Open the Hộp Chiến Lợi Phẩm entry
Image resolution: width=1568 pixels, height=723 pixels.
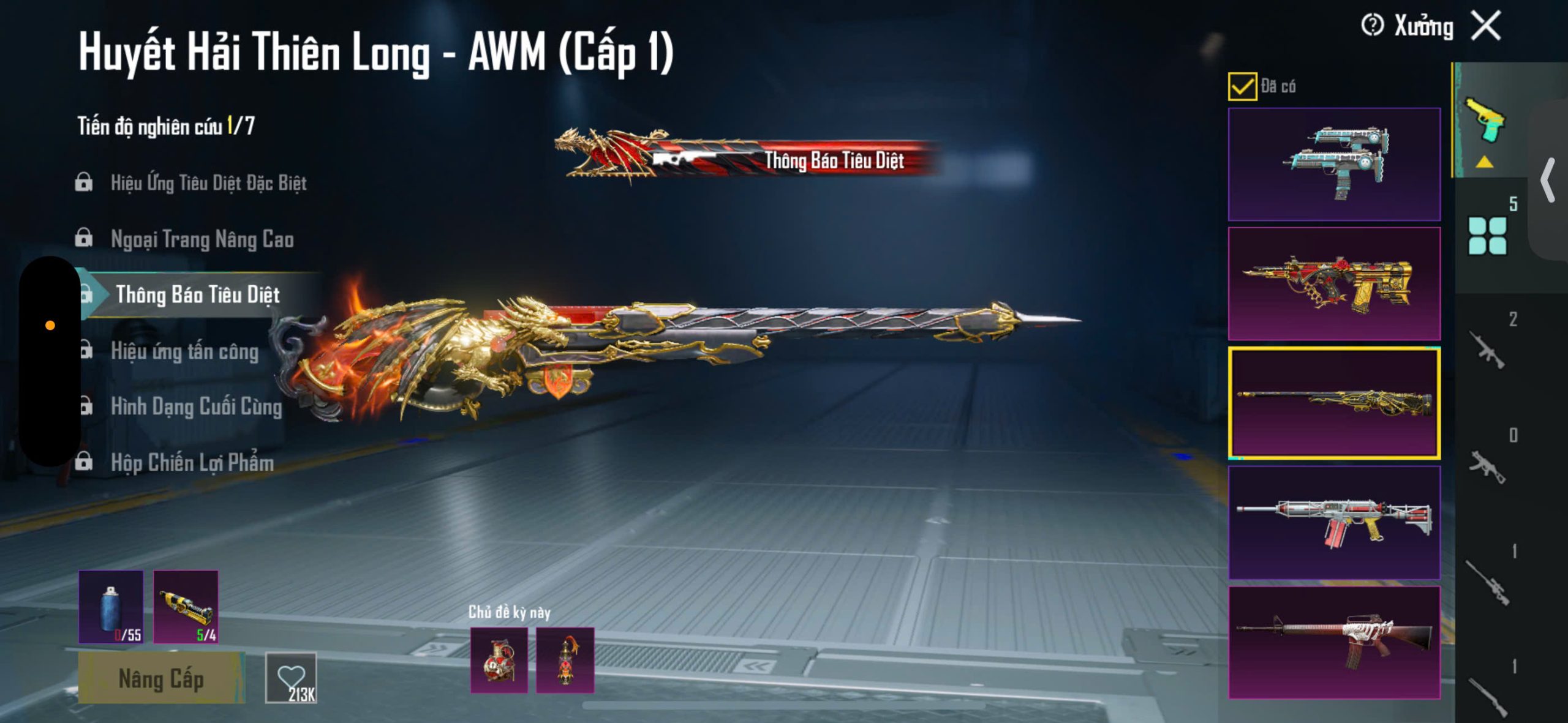point(192,463)
